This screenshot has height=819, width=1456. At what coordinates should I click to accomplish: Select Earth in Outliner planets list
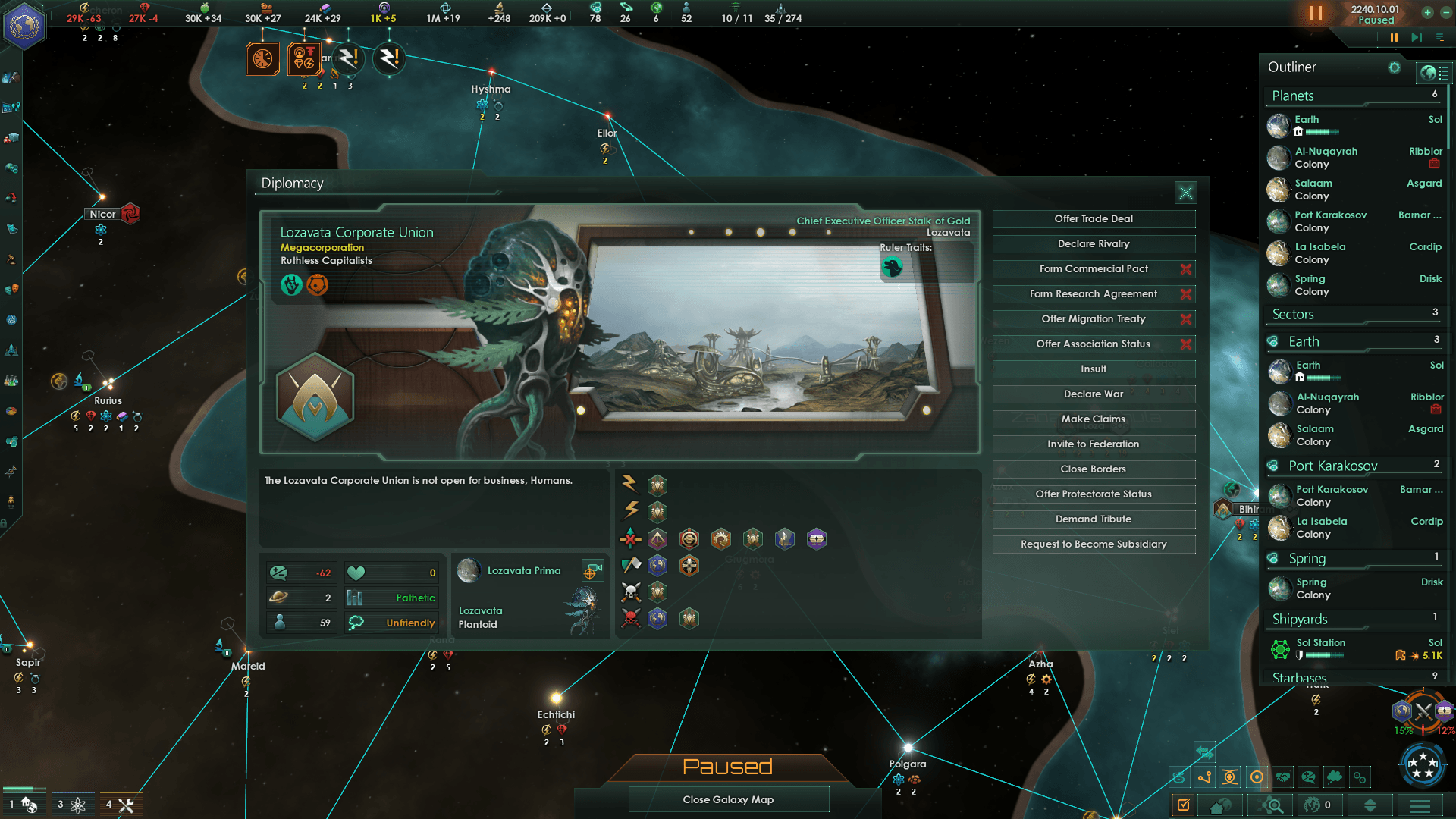(x=1307, y=120)
